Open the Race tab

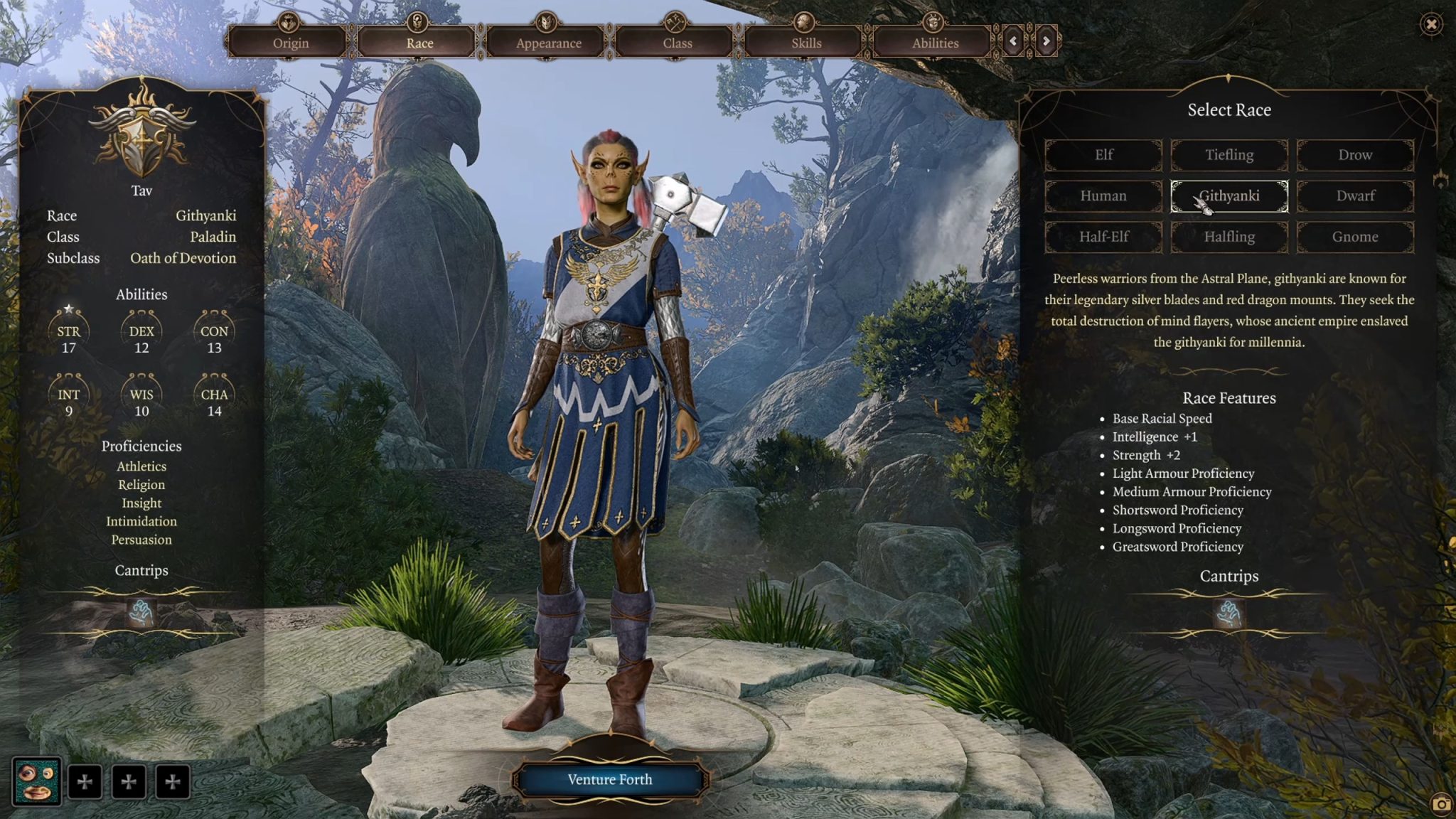[419, 42]
